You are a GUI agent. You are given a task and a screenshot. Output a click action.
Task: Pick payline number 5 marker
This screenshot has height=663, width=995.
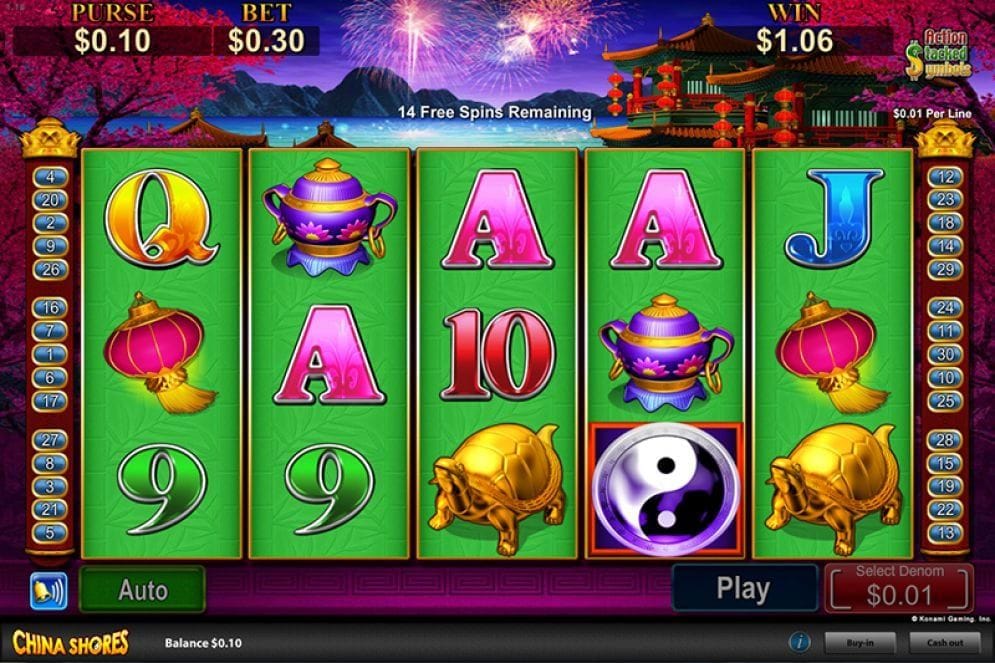click(50, 533)
